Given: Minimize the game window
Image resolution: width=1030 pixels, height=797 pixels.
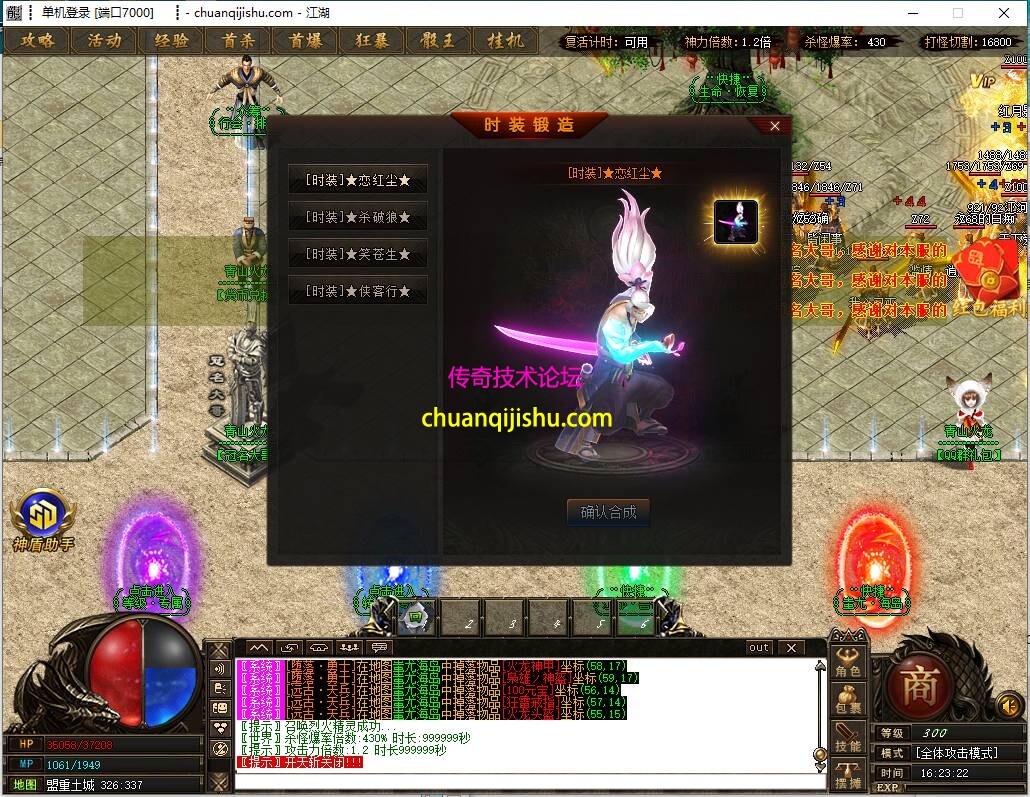Looking at the screenshot, I should (913, 12).
